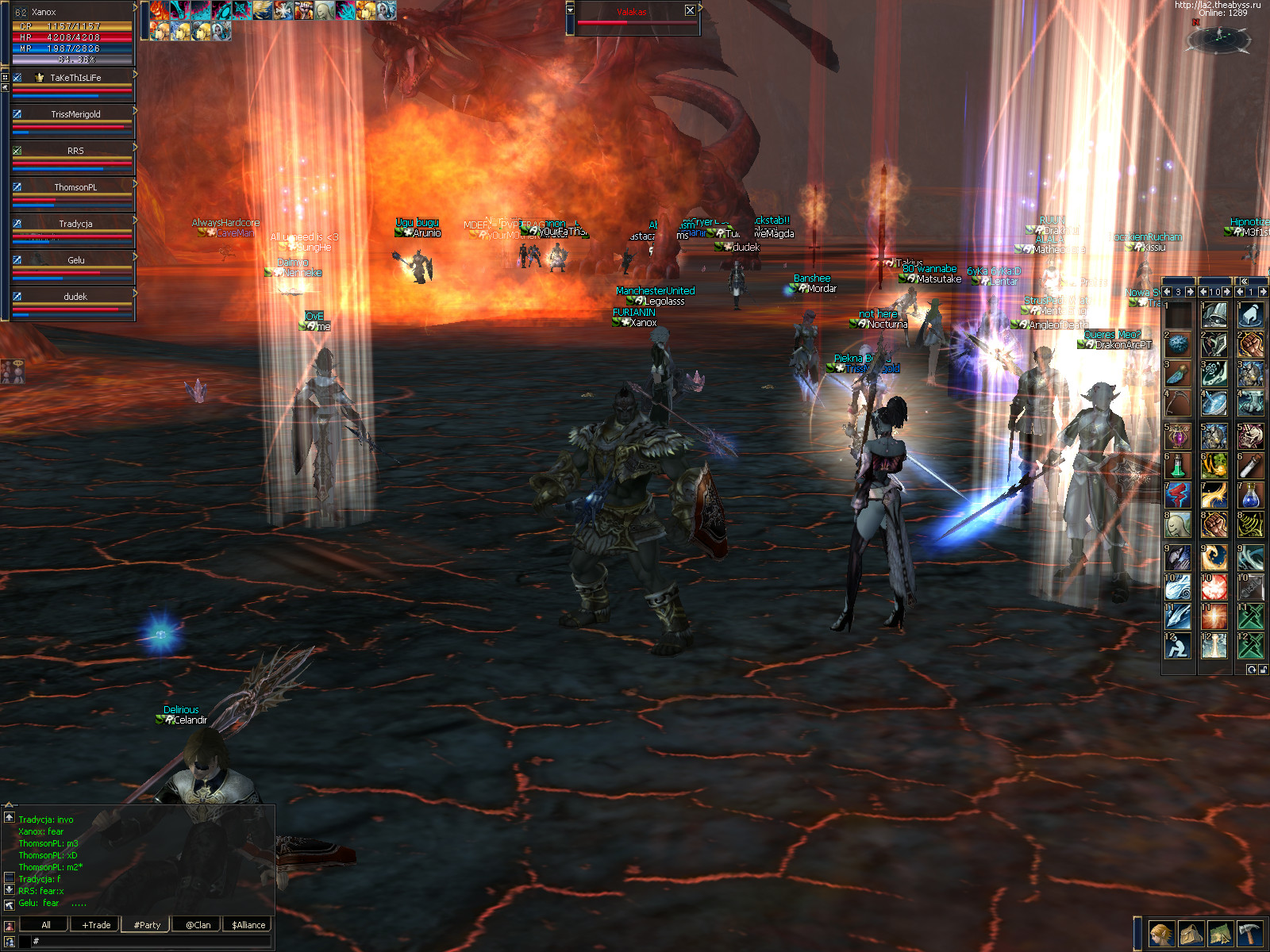Open the world map icon
Image resolution: width=1270 pixels, height=952 pixels.
click(1220, 934)
